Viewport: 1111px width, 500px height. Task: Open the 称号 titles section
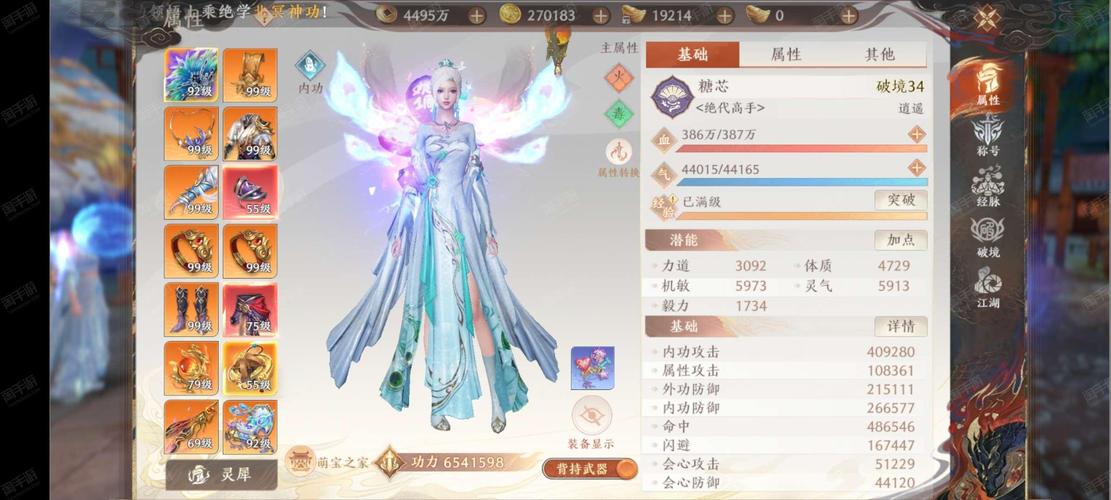tap(988, 134)
